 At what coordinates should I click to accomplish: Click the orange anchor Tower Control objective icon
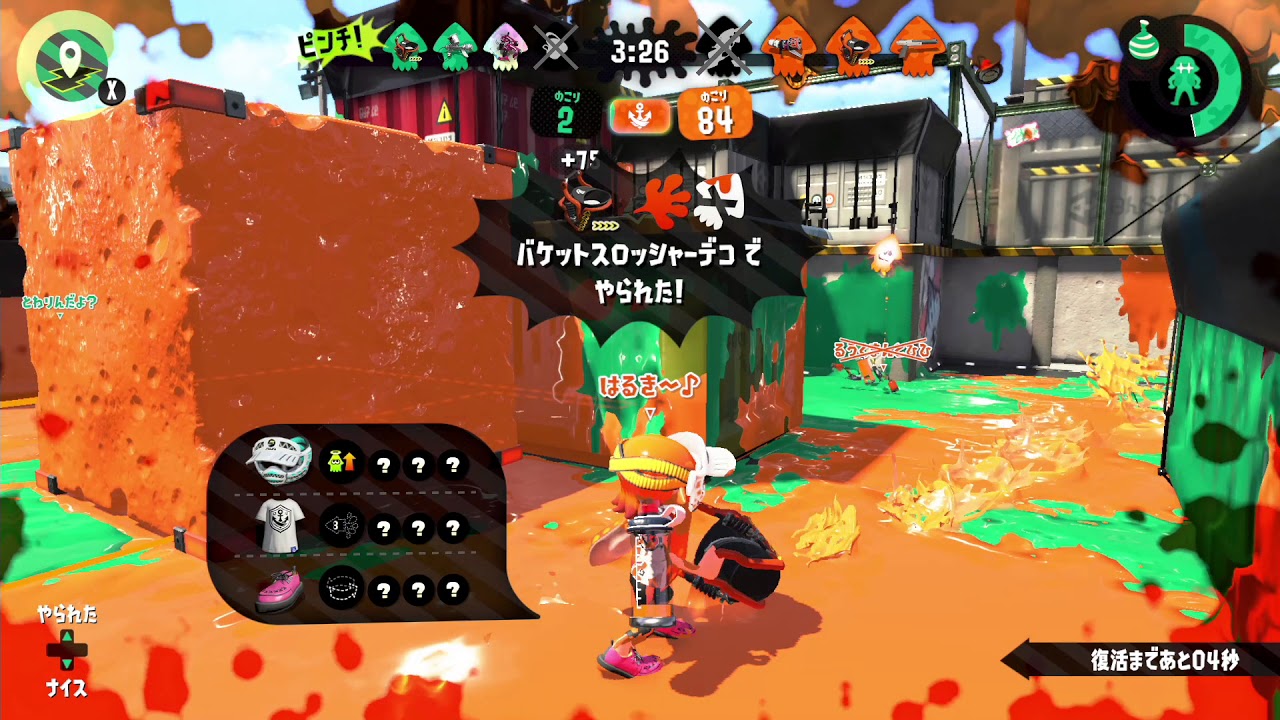coord(642,115)
